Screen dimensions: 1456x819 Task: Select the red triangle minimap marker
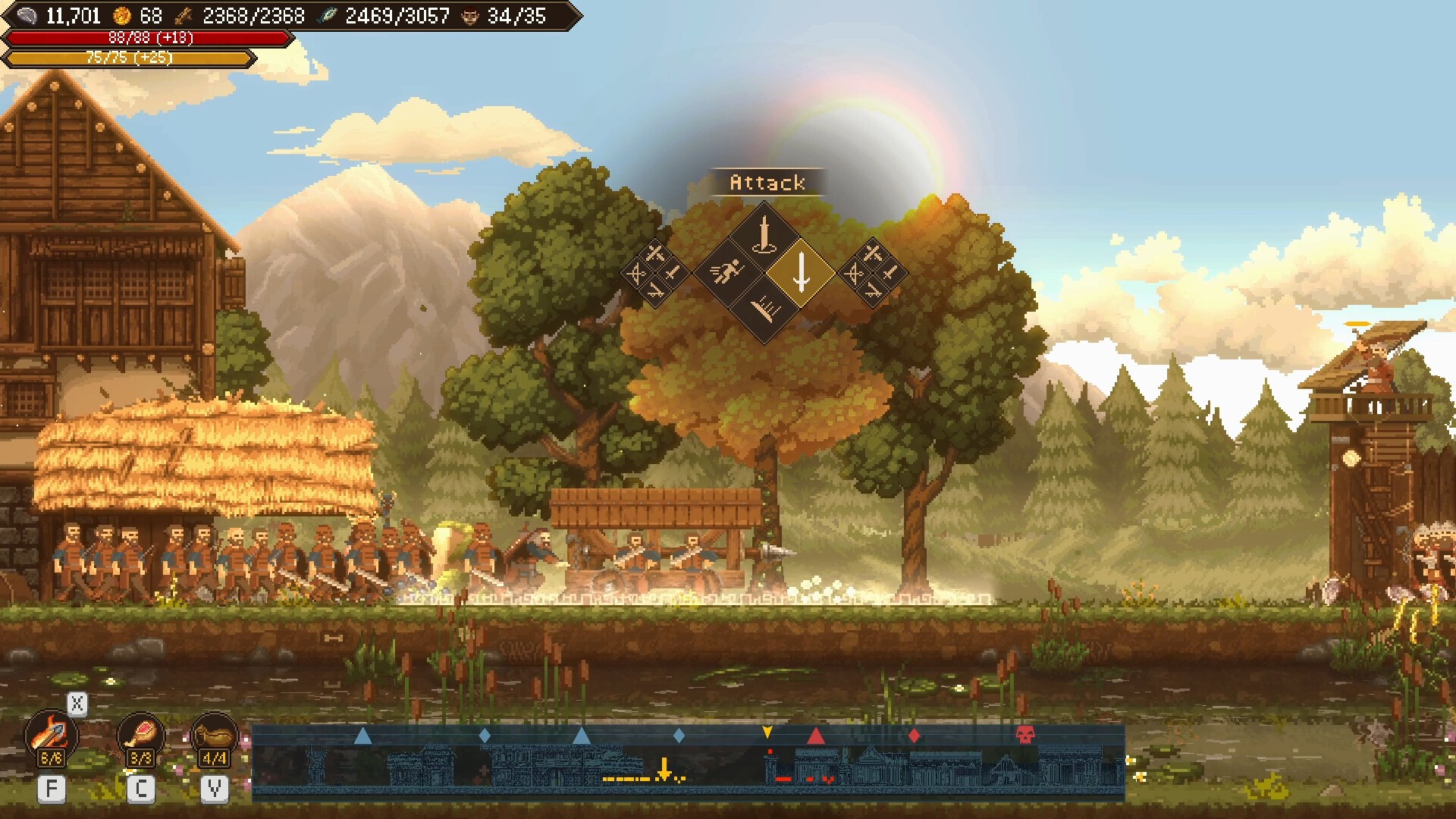pos(816,736)
